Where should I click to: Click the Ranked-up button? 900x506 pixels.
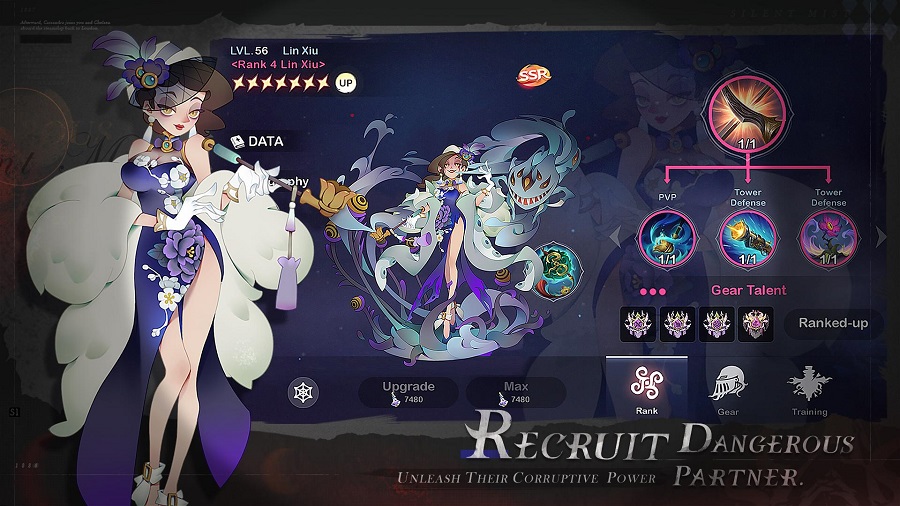pyautogui.click(x=833, y=322)
